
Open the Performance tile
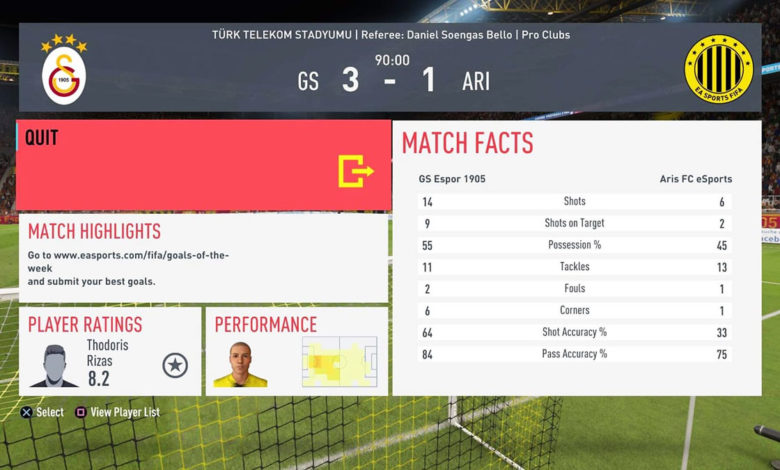tap(297, 351)
